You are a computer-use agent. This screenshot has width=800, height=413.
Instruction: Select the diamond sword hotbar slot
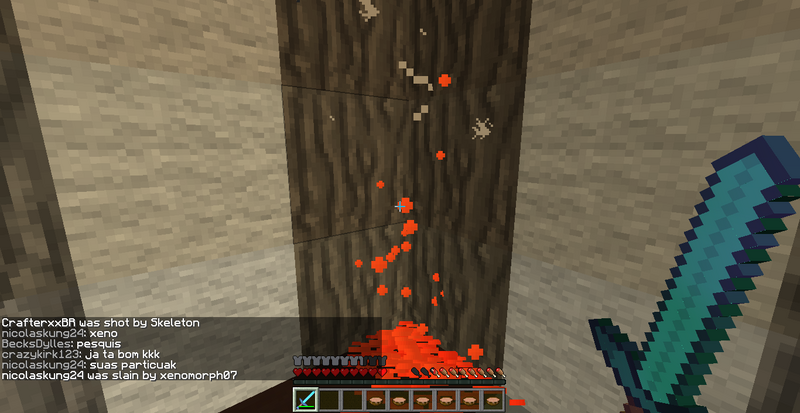pos(305,400)
